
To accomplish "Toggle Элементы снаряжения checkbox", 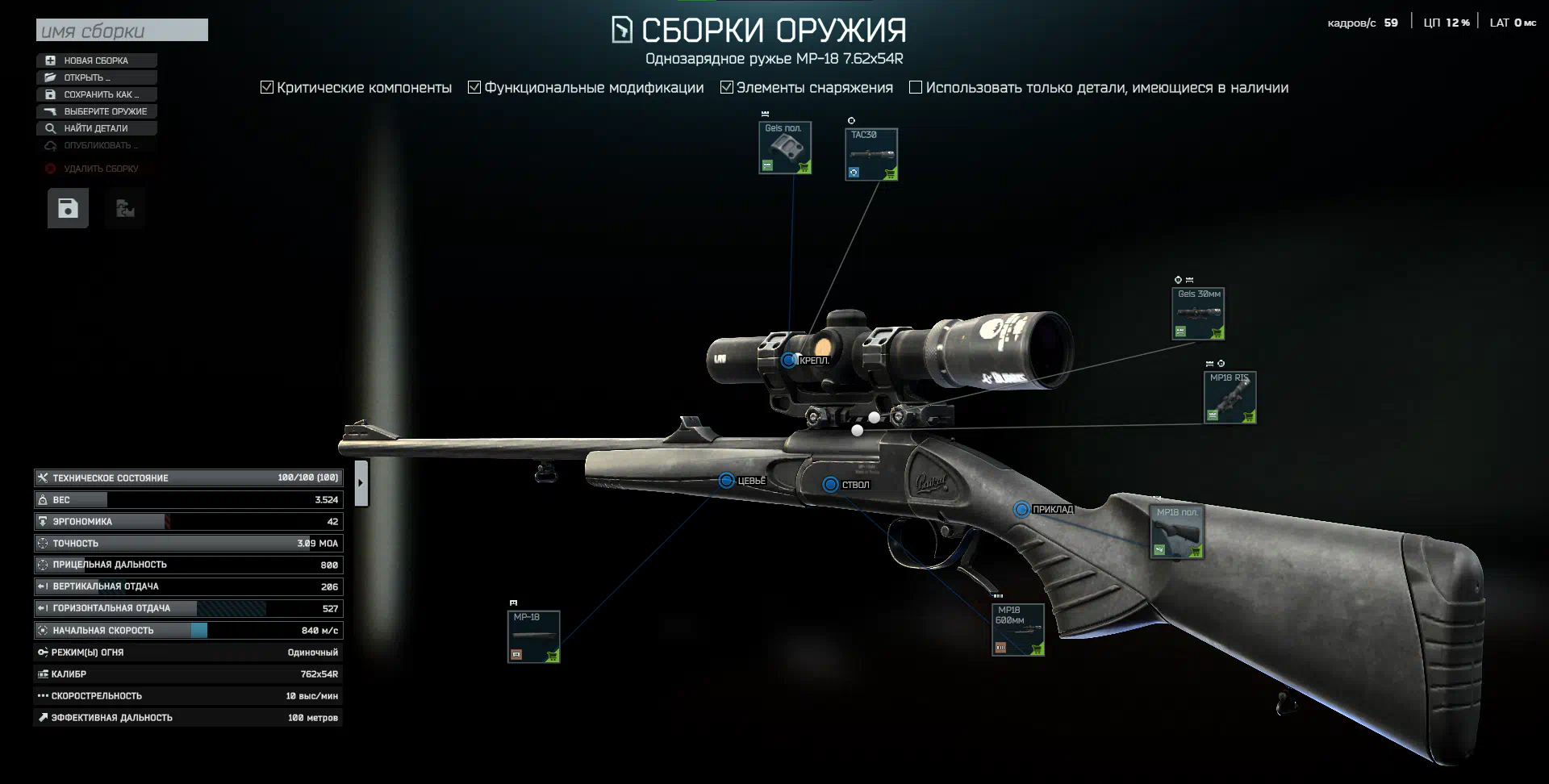I will (x=727, y=87).
